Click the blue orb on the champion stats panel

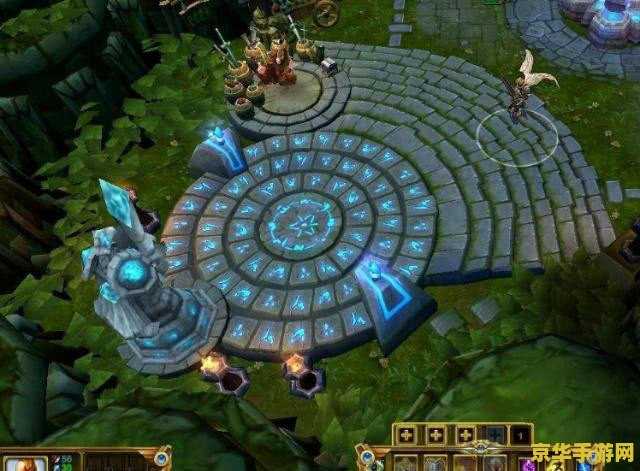161,459
